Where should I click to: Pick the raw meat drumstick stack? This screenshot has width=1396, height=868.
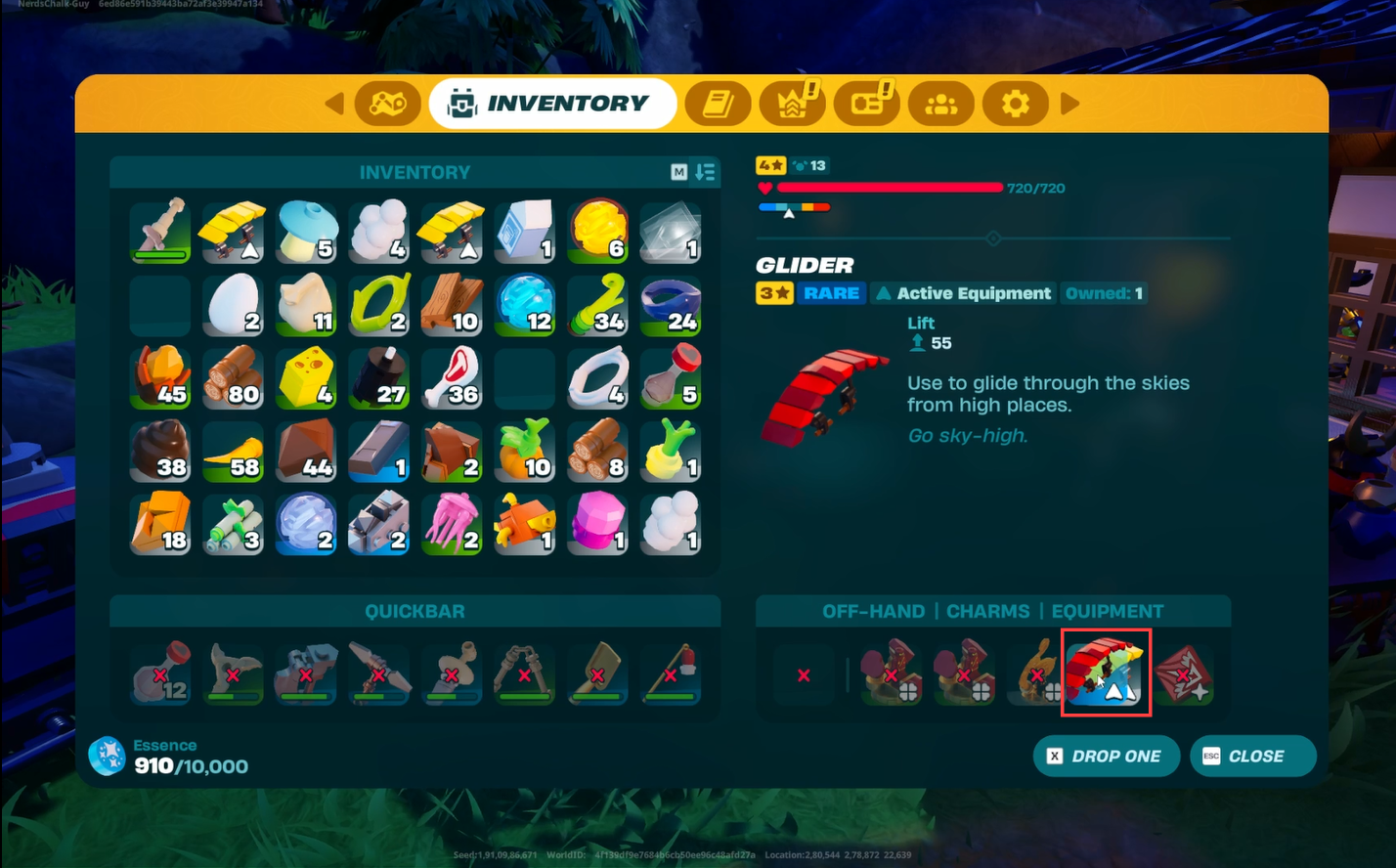451,378
